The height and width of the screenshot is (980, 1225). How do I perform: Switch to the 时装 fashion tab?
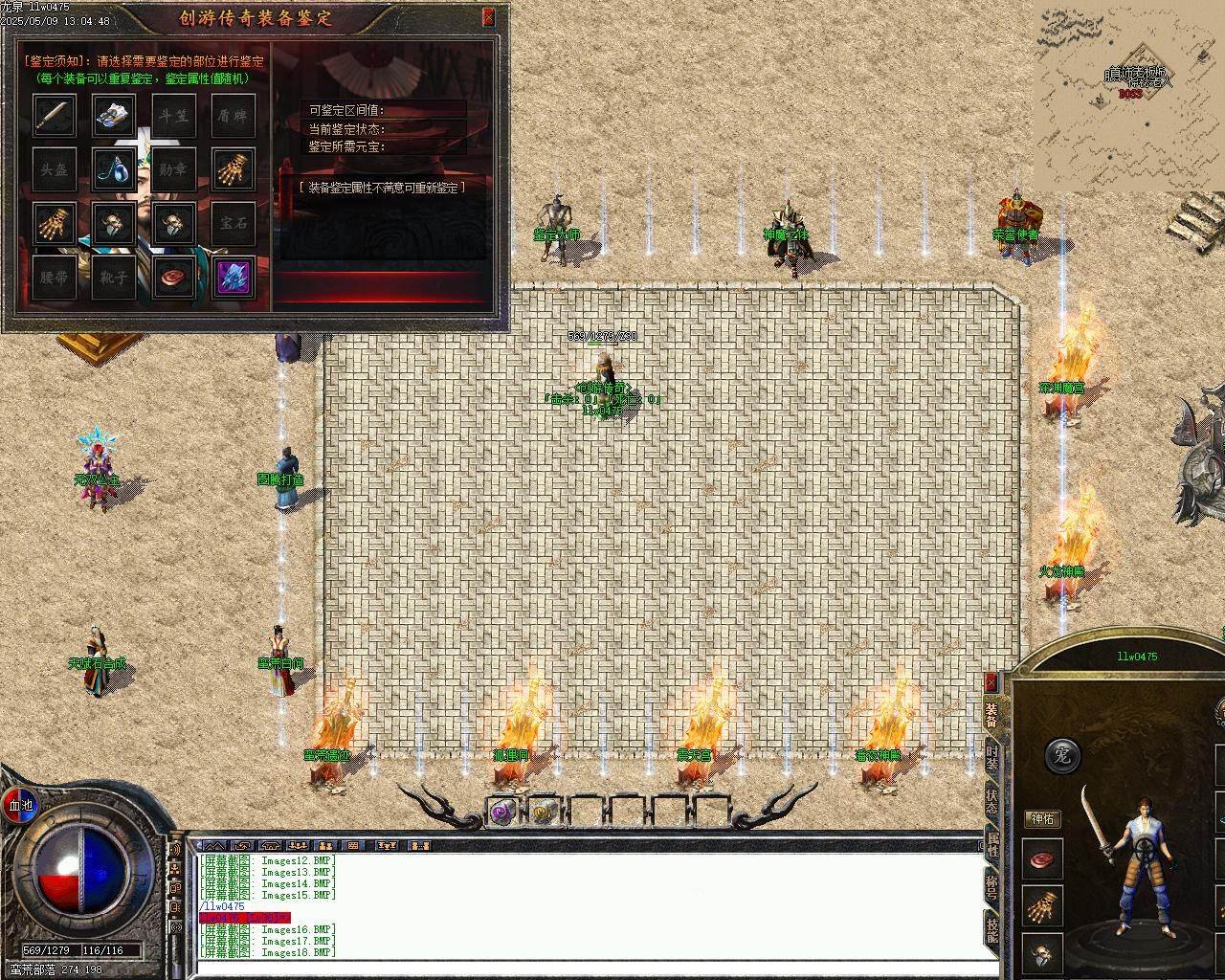(991, 756)
